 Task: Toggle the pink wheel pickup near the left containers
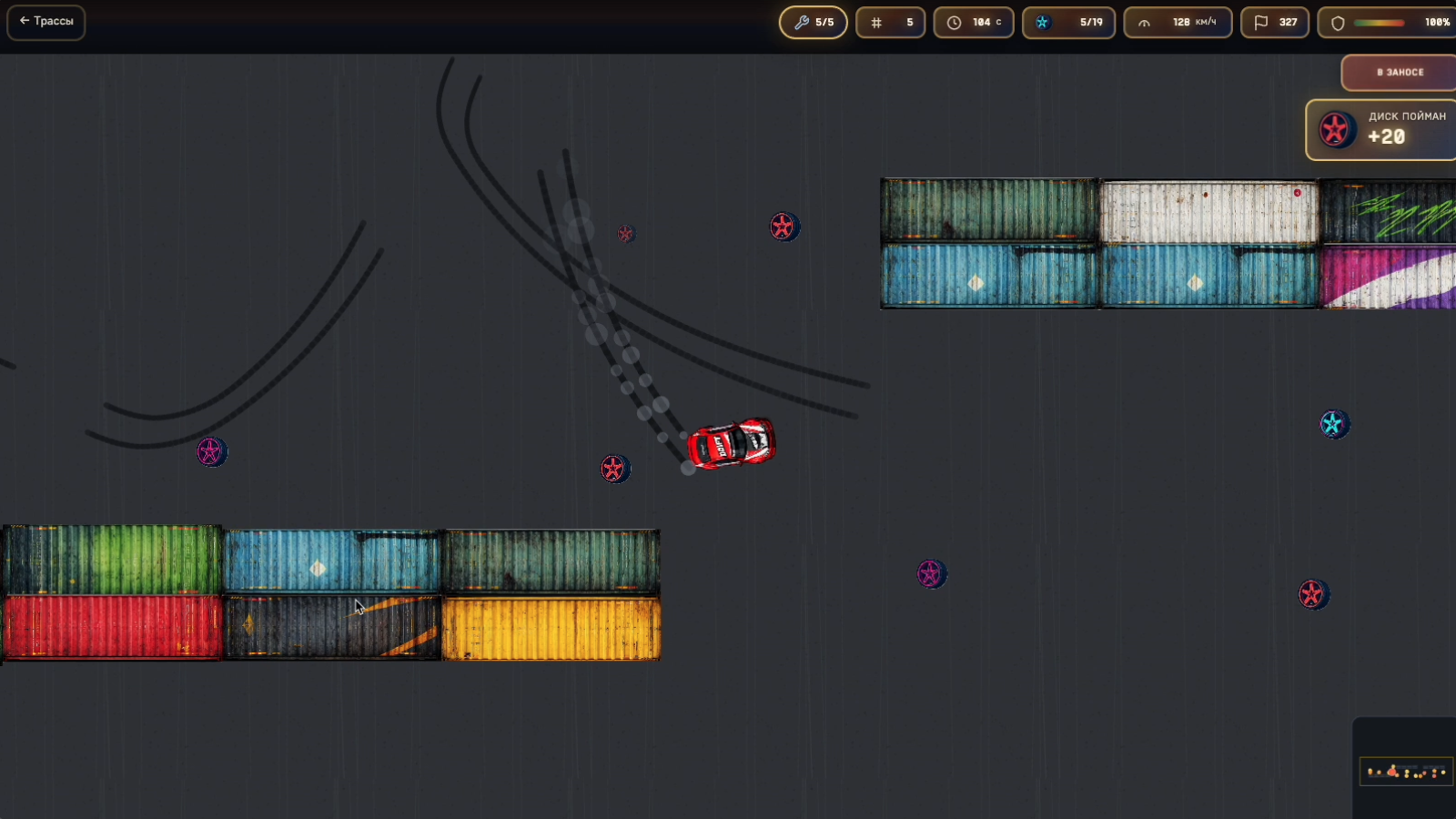(x=212, y=451)
